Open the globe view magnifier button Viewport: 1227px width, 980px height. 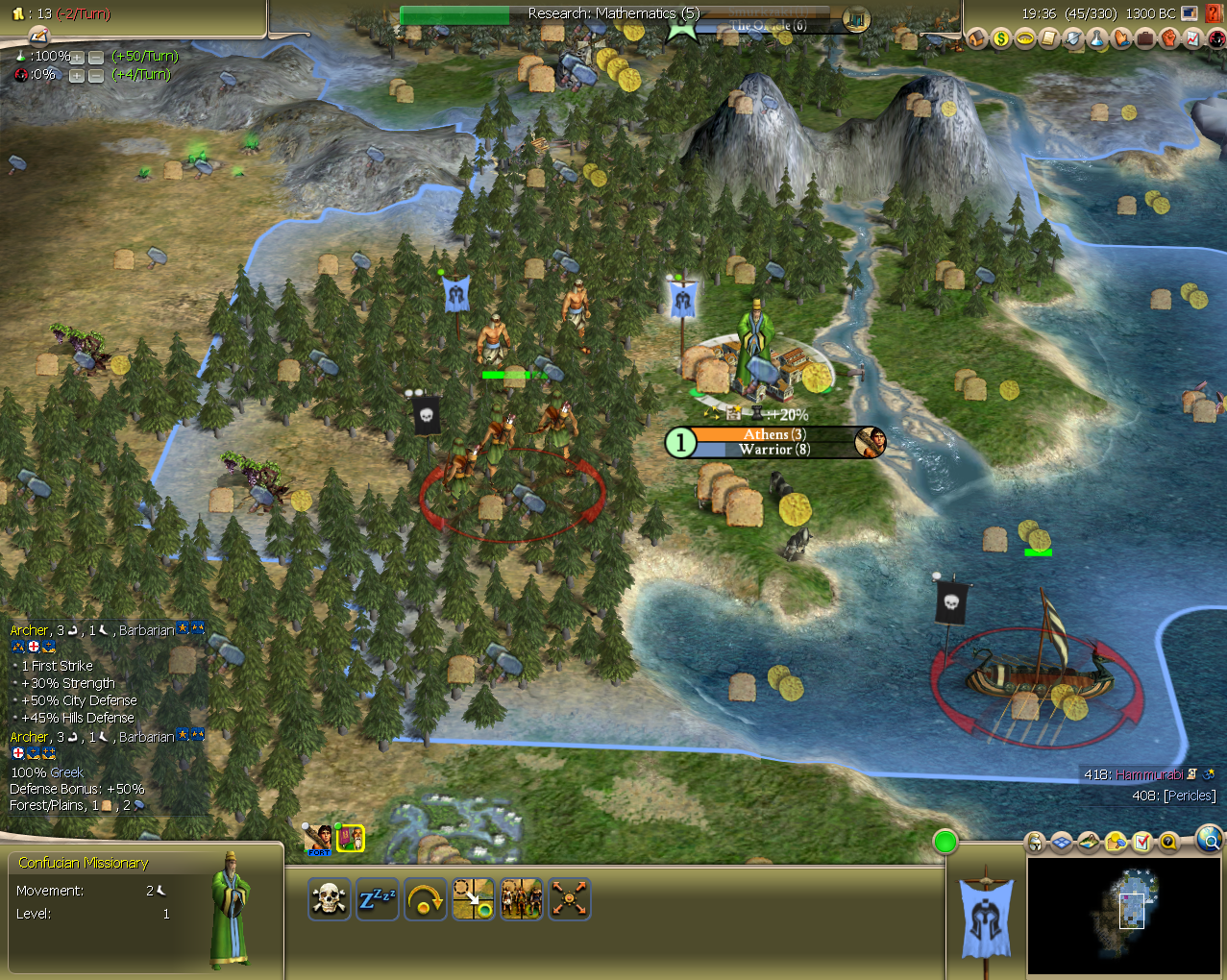click(1210, 842)
